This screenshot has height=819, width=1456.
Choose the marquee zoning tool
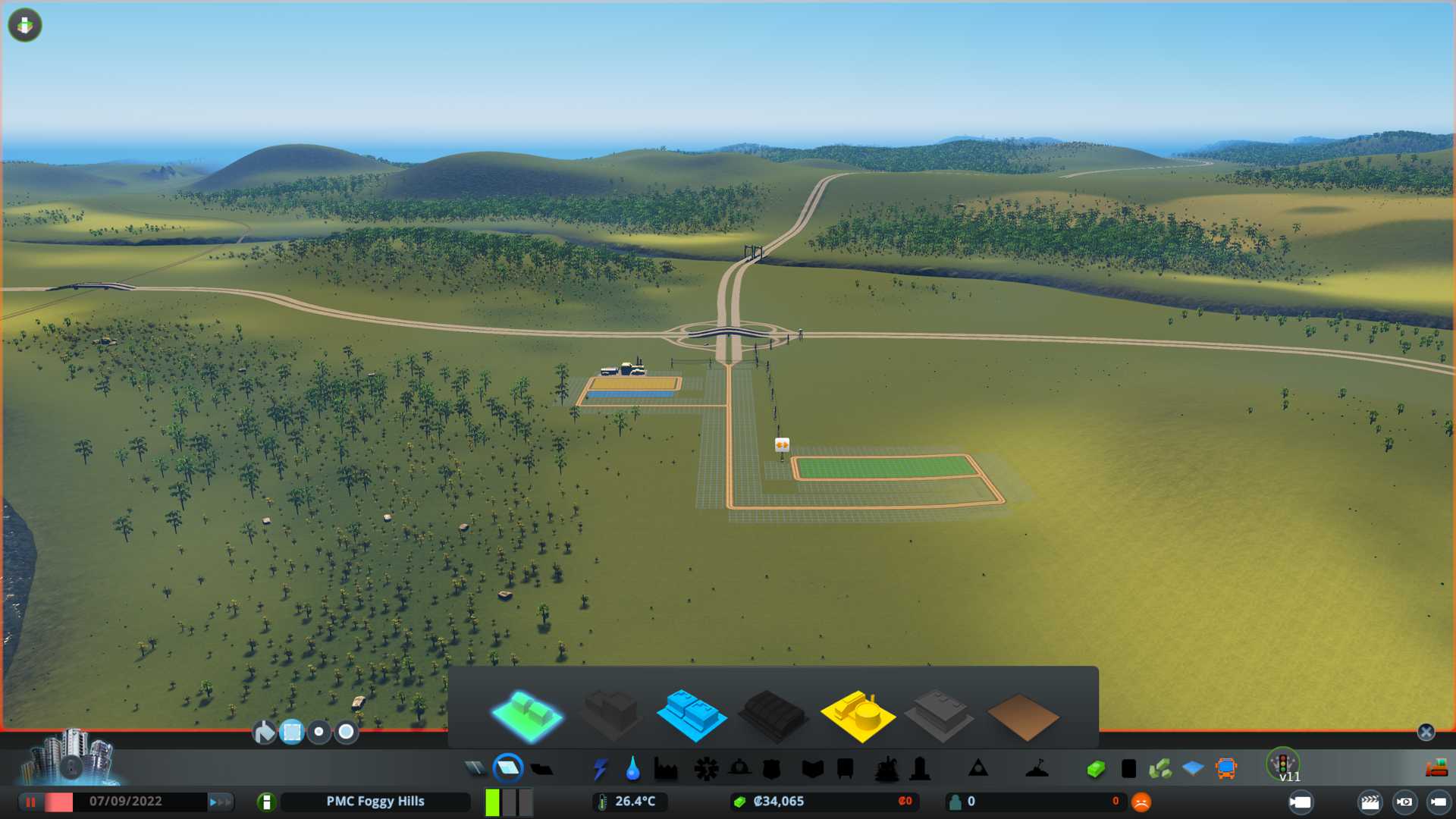point(292,732)
